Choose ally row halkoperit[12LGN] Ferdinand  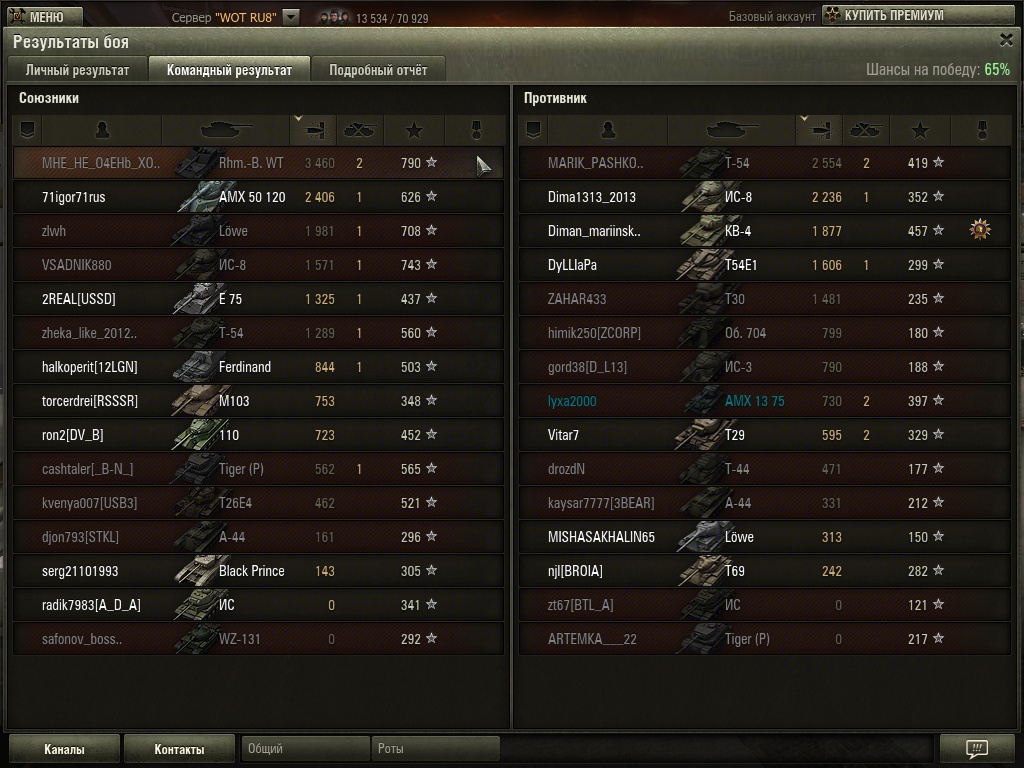[258, 367]
